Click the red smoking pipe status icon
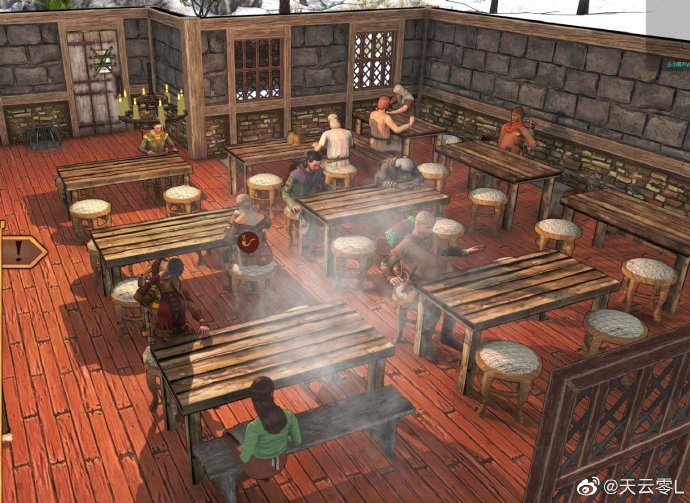690x503 pixels. [x=251, y=242]
